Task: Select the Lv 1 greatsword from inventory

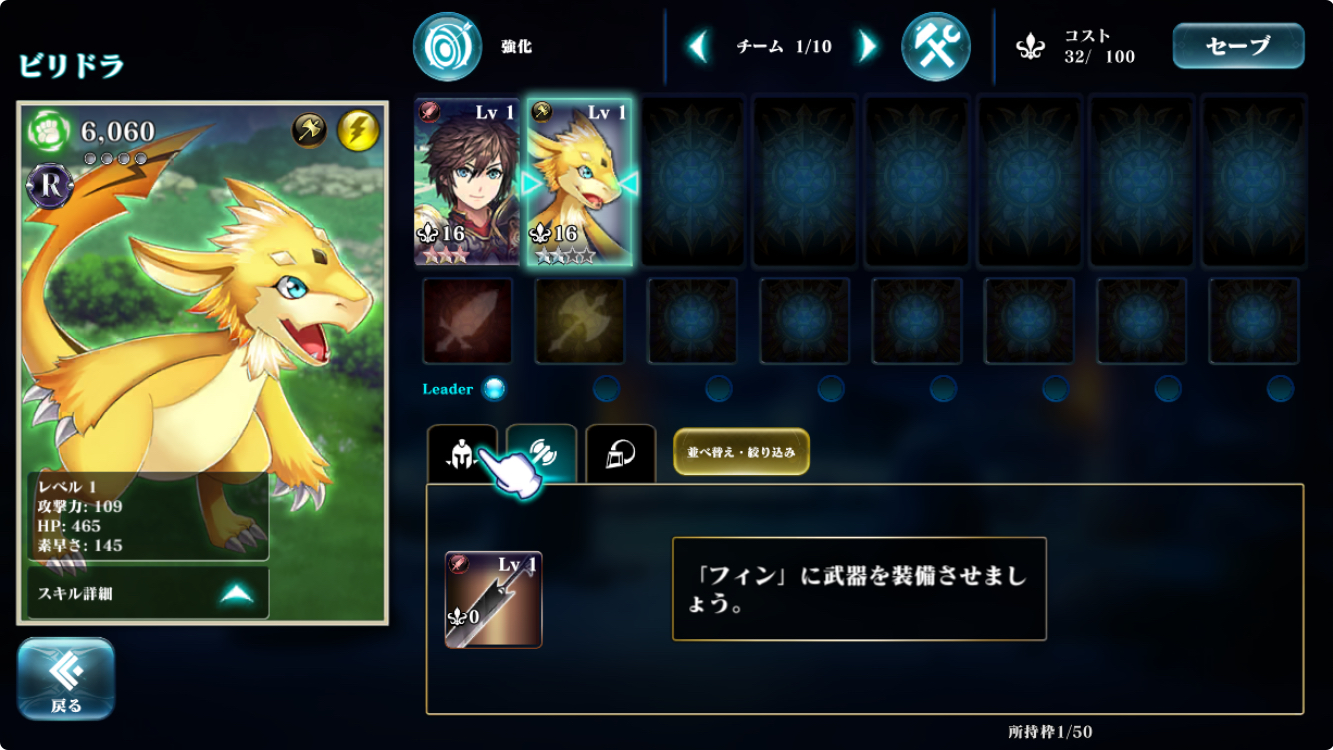Action: click(493, 599)
